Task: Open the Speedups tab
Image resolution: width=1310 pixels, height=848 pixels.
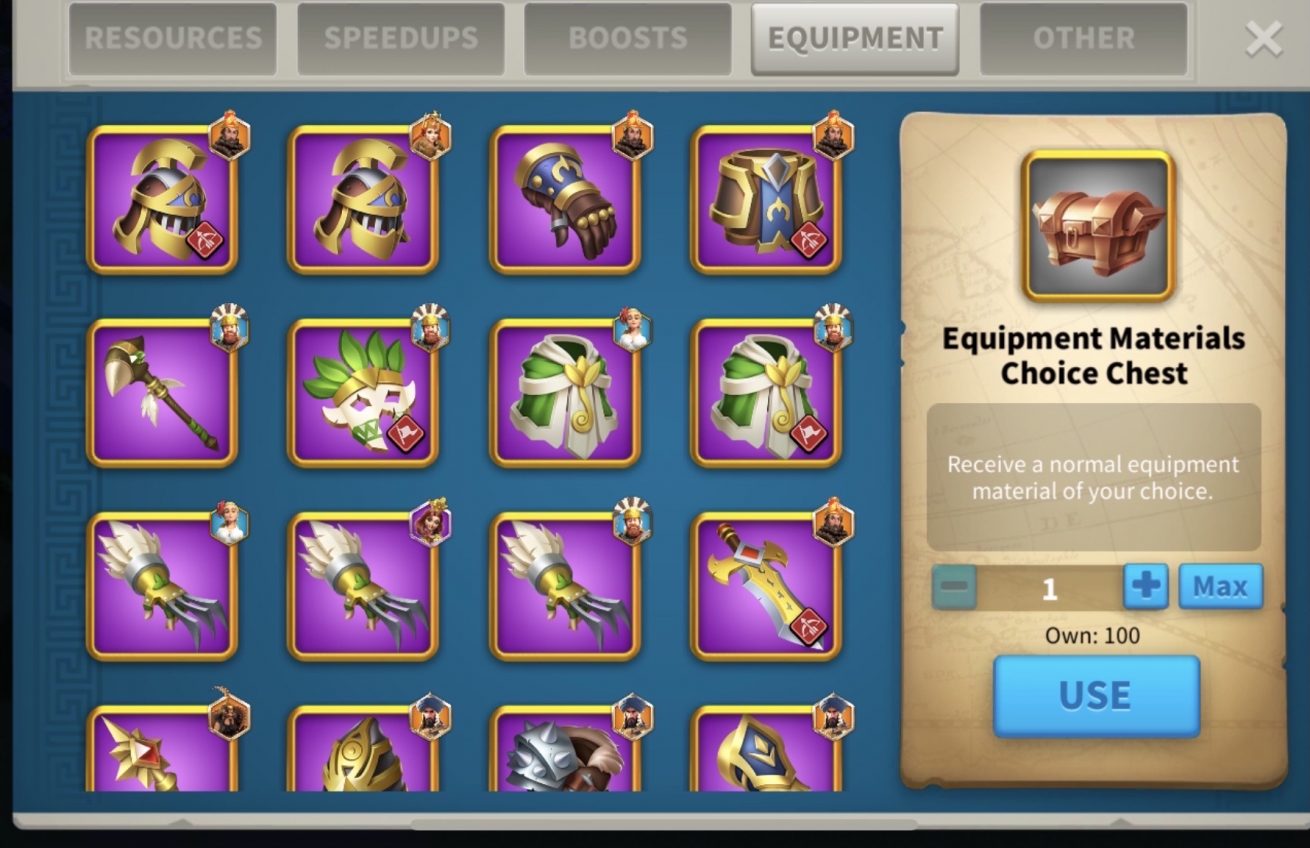Action: (x=400, y=39)
